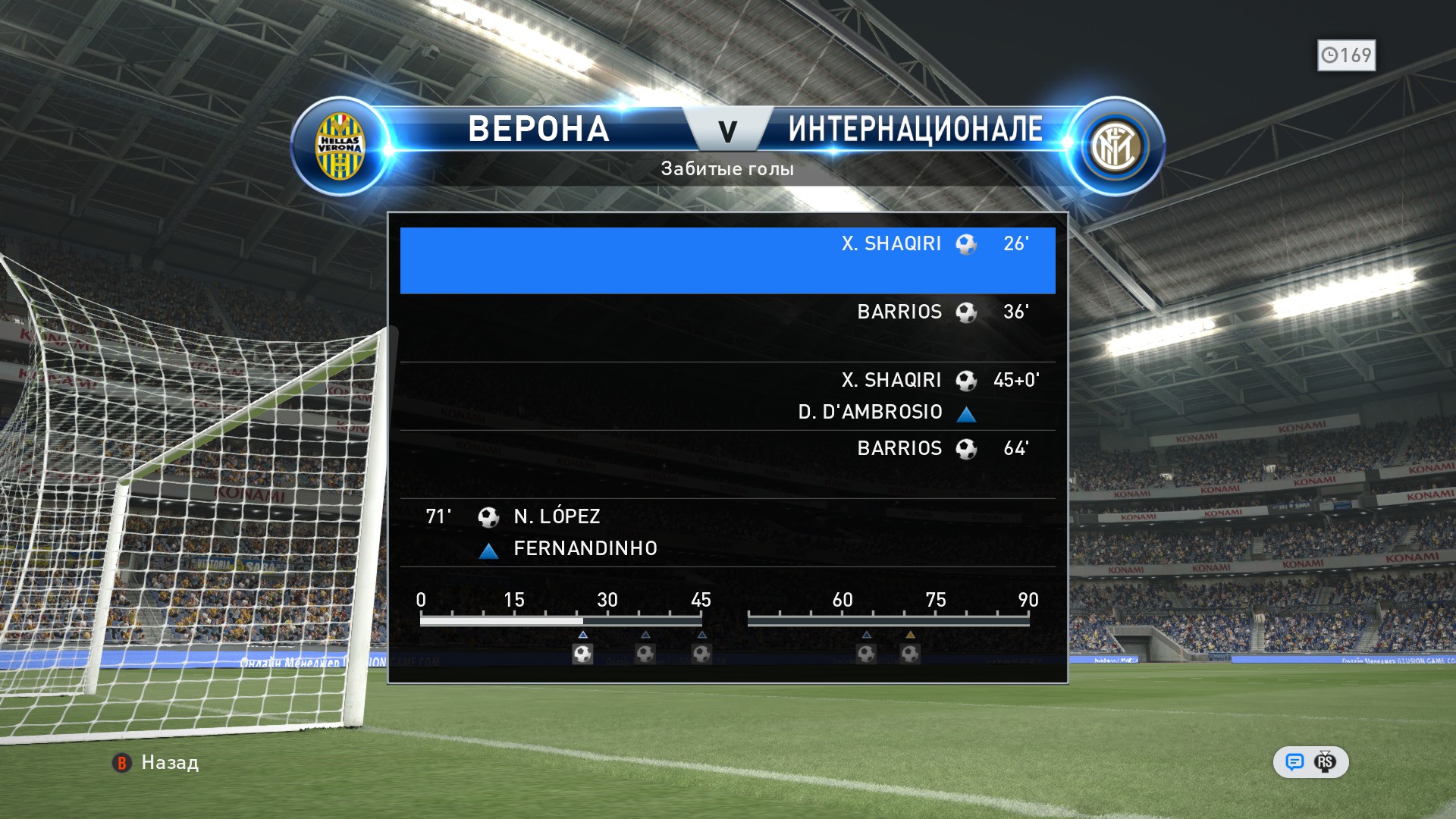The image size is (1456, 819).
Task: Open the chat speech bubble icon
Action: 1294,761
